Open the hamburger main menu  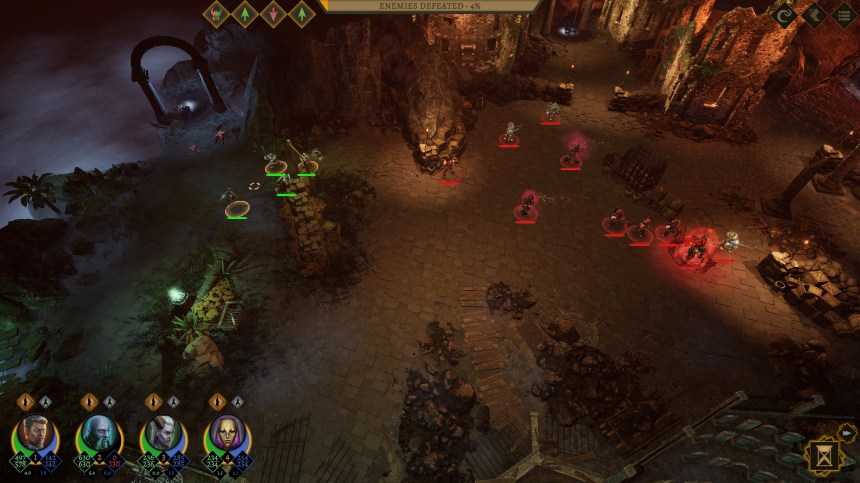click(x=844, y=15)
